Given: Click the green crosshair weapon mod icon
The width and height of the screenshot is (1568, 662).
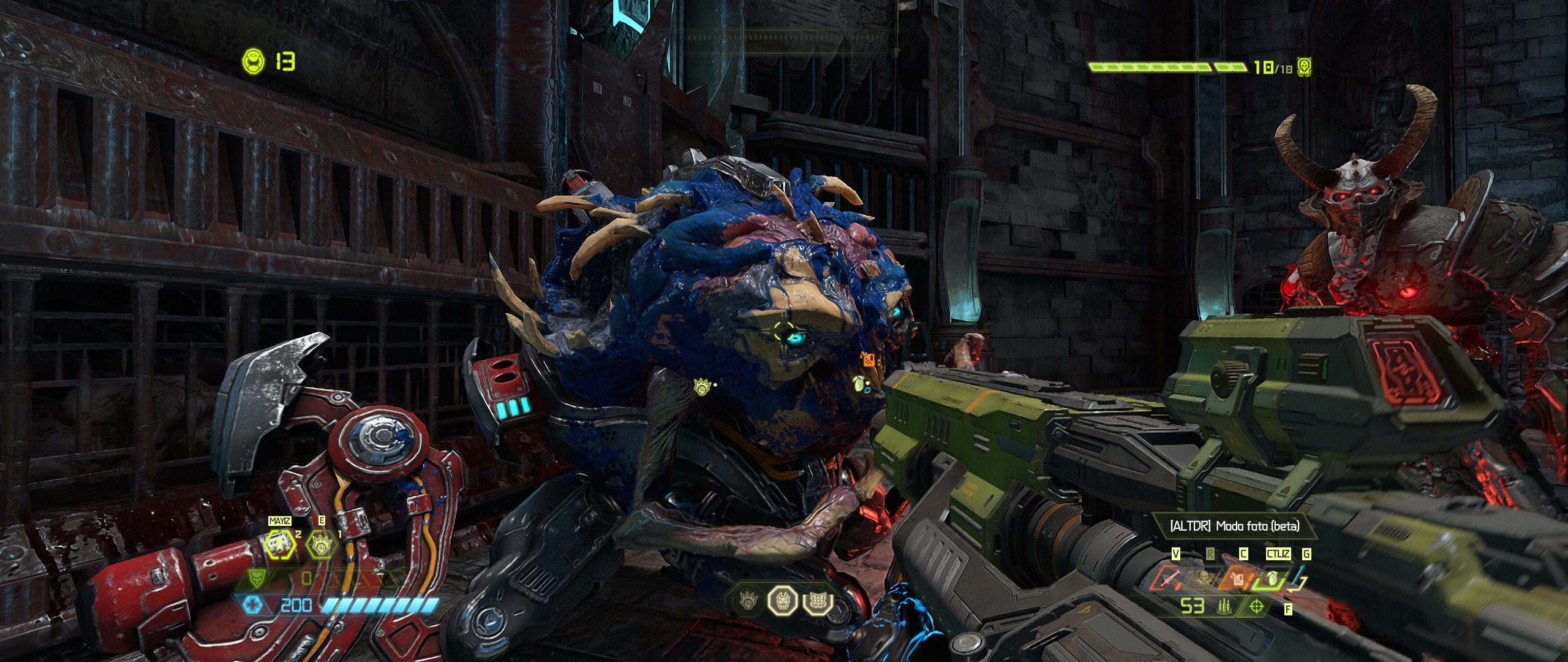Looking at the screenshot, I should tap(1256, 607).
